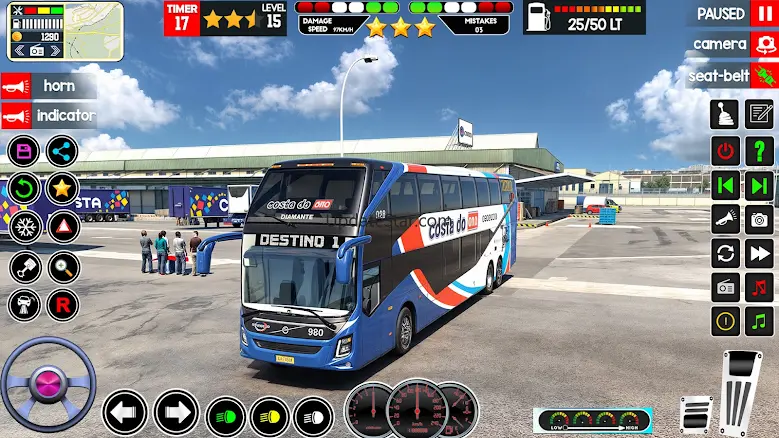
Task: Turn on the hazard triangle lights
Action: (62, 225)
